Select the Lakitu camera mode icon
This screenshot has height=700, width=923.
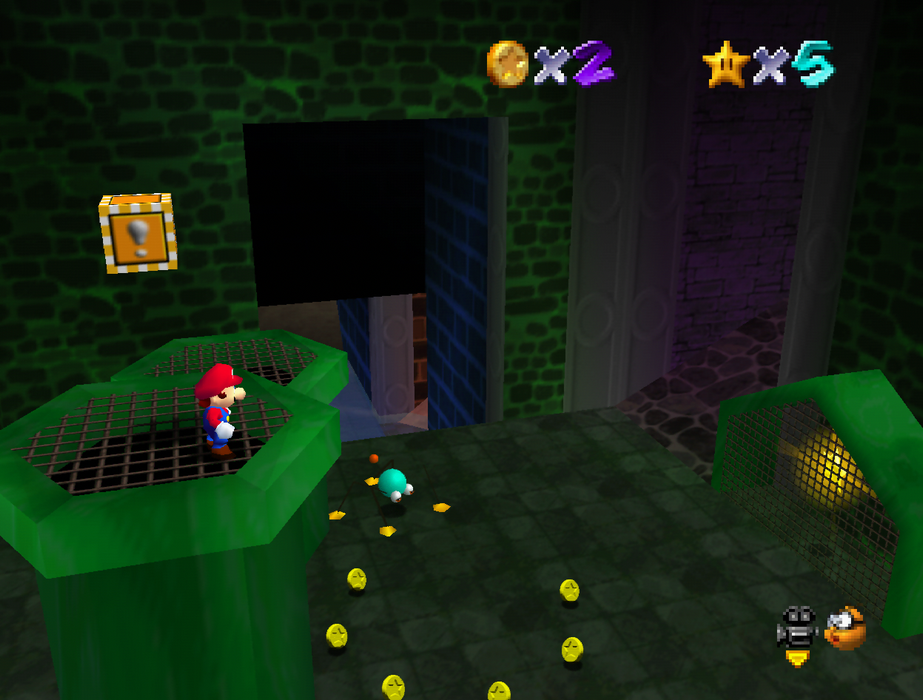pyautogui.click(x=844, y=628)
